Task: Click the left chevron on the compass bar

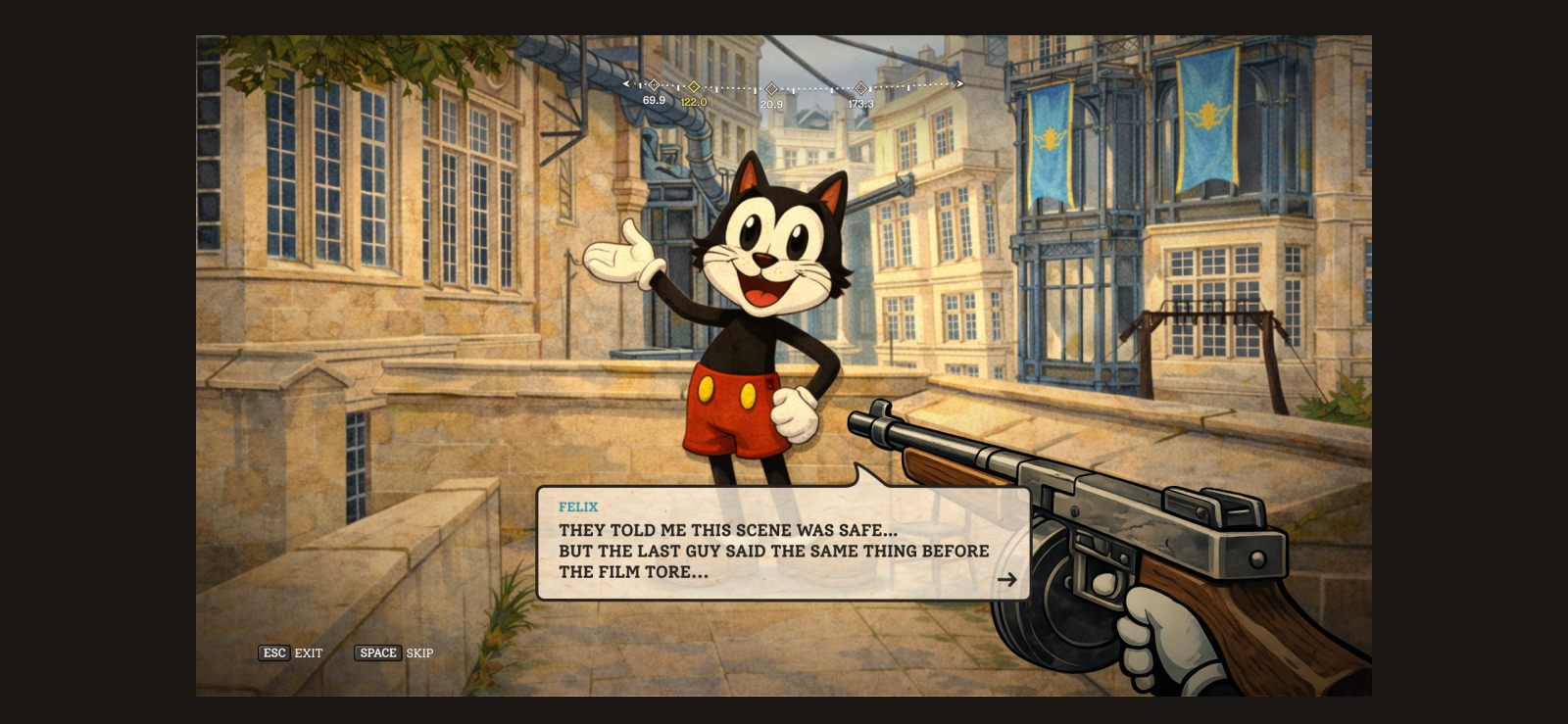Action: pyautogui.click(x=627, y=84)
